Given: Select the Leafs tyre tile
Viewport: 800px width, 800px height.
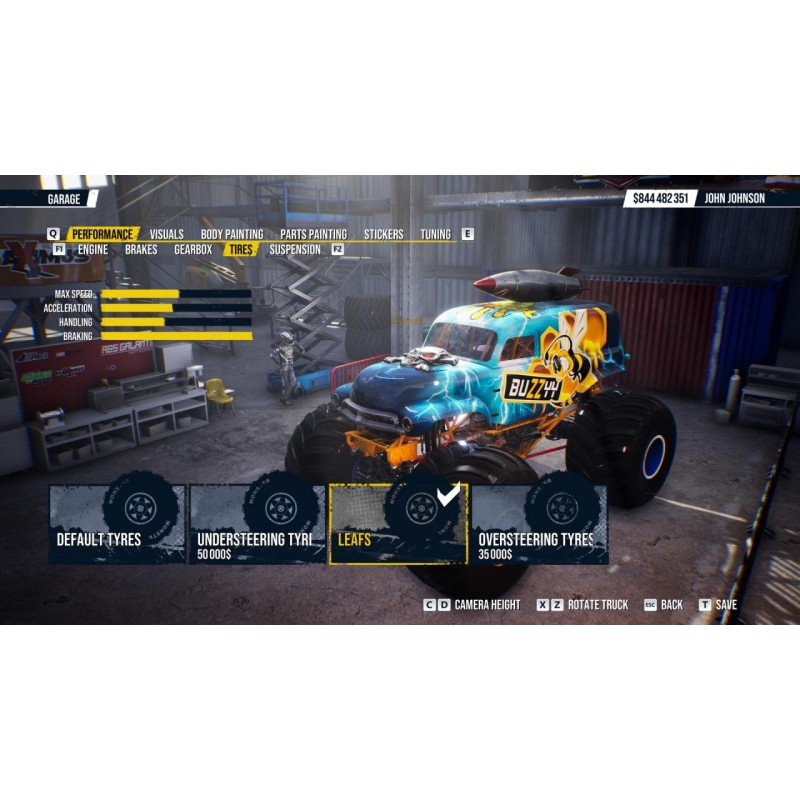Looking at the screenshot, I should pos(398,525).
